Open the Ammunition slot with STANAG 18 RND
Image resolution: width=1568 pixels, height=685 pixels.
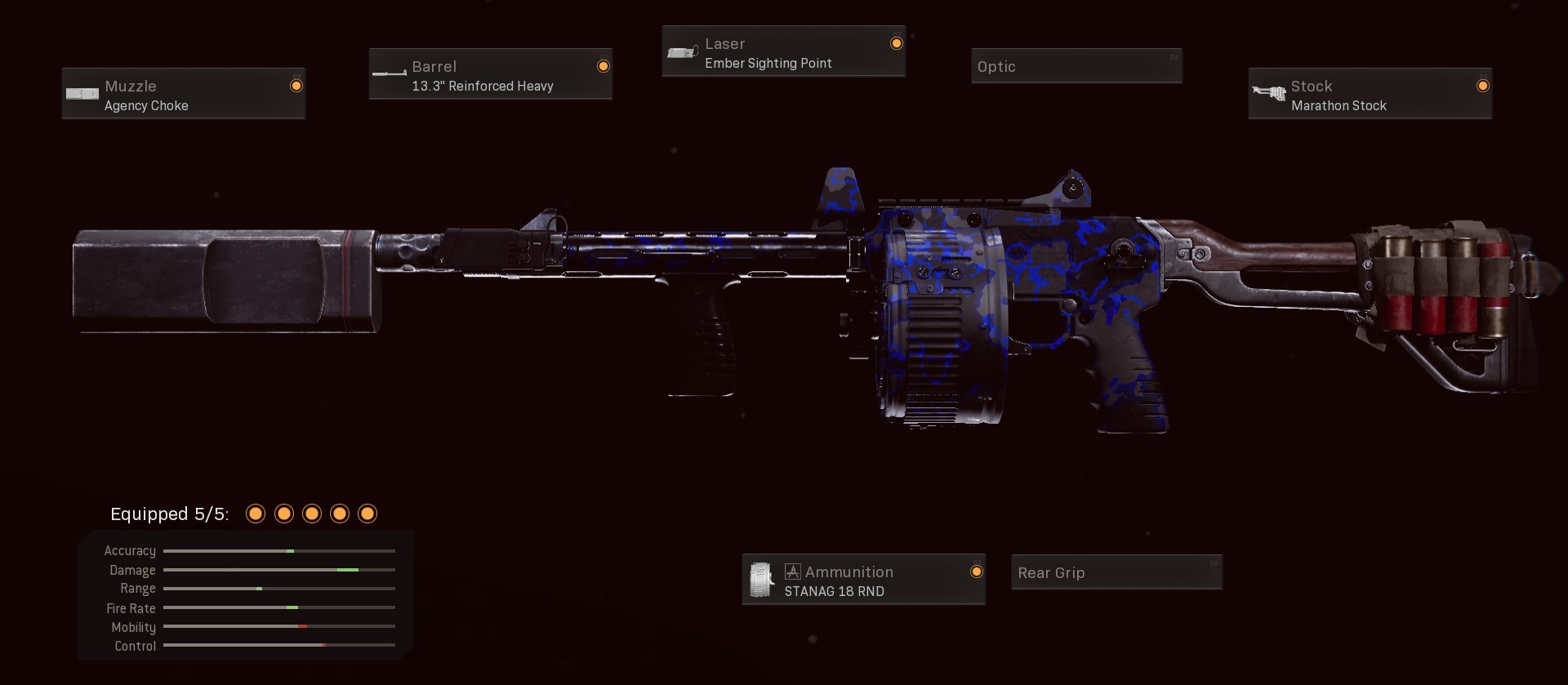click(863, 580)
